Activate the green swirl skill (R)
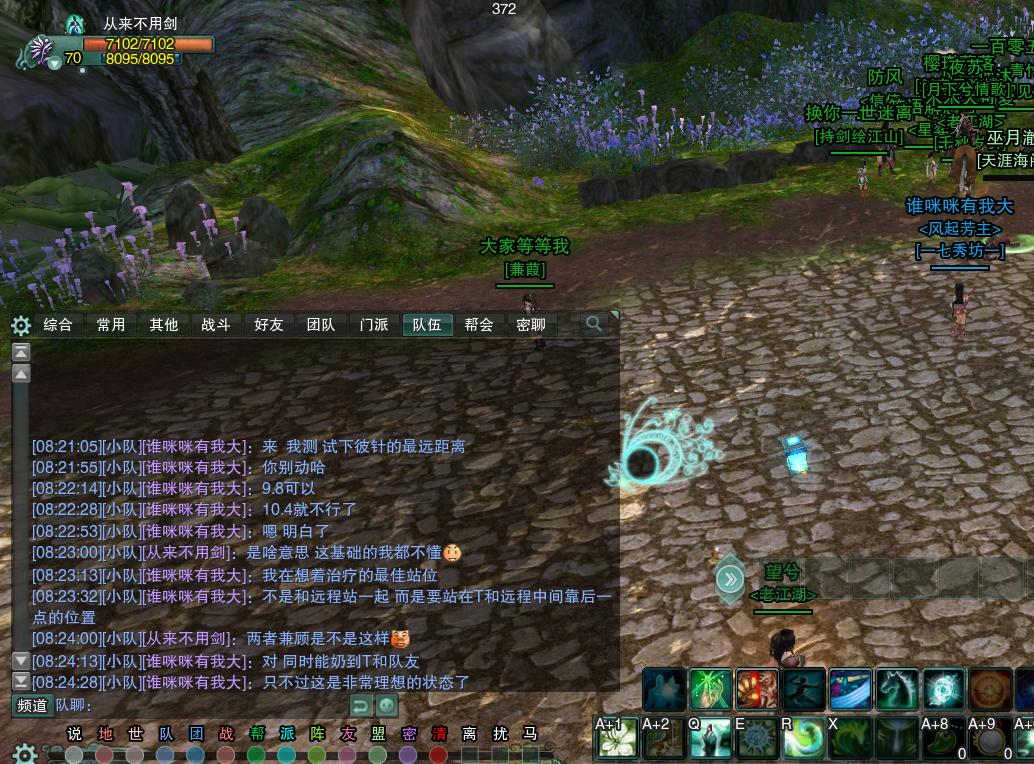The image size is (1034, 764). [x=802, y=739]
